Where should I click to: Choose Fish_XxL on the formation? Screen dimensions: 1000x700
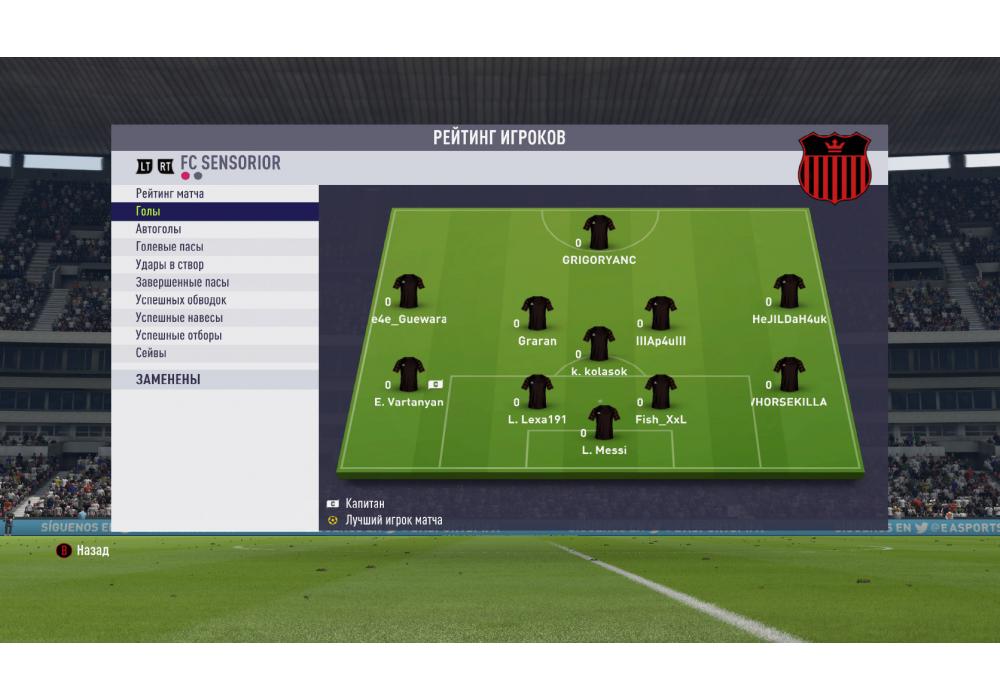coord(660,392)
